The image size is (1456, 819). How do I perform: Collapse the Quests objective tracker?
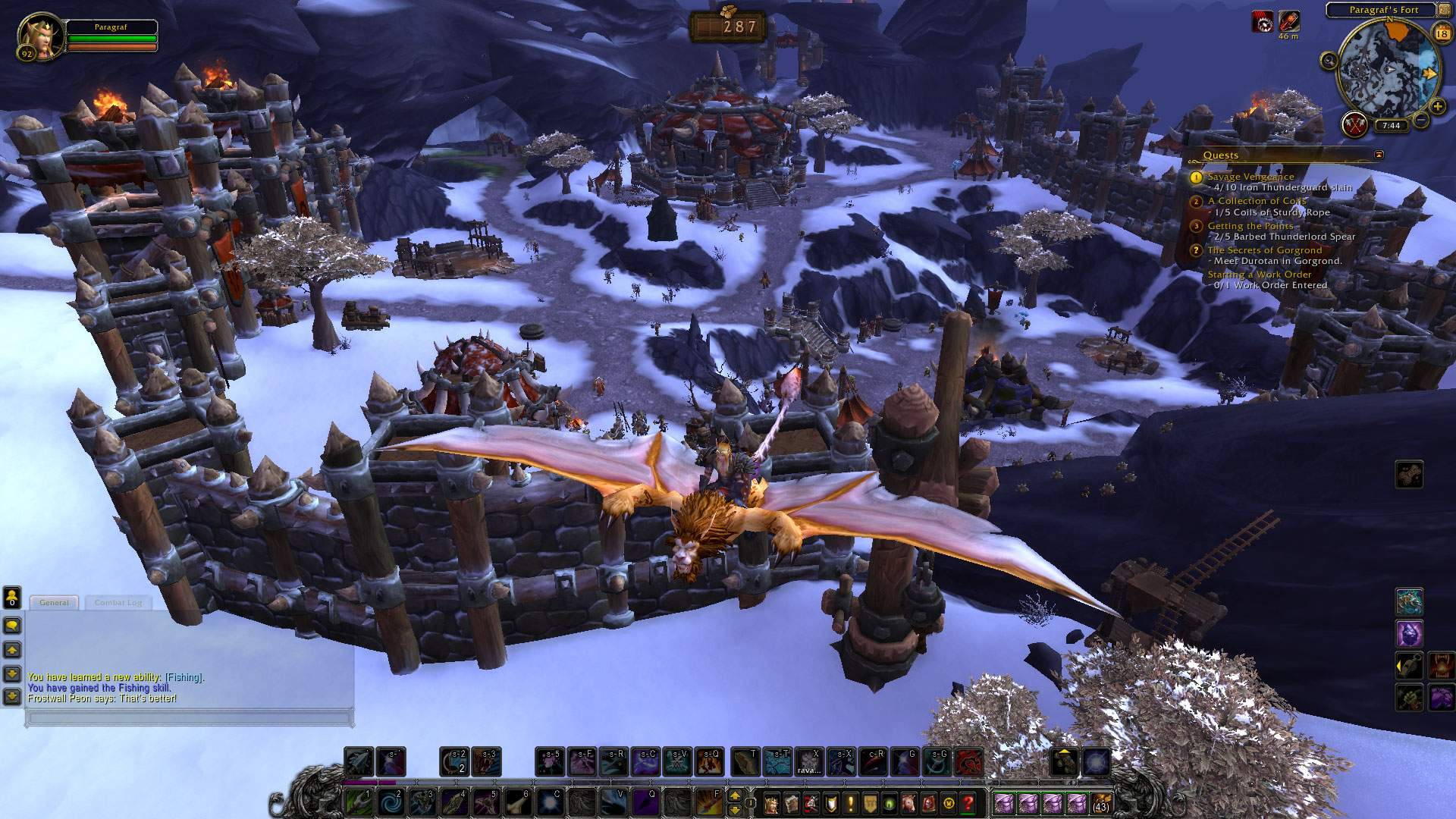coord(1379,155)
